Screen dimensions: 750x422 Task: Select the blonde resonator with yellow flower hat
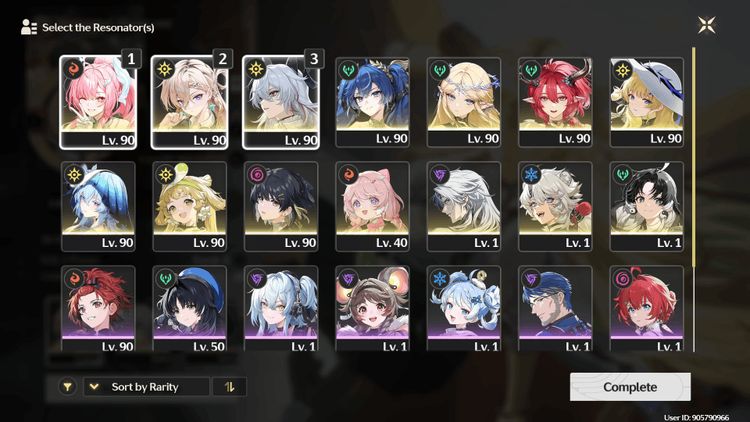(189, 205)
